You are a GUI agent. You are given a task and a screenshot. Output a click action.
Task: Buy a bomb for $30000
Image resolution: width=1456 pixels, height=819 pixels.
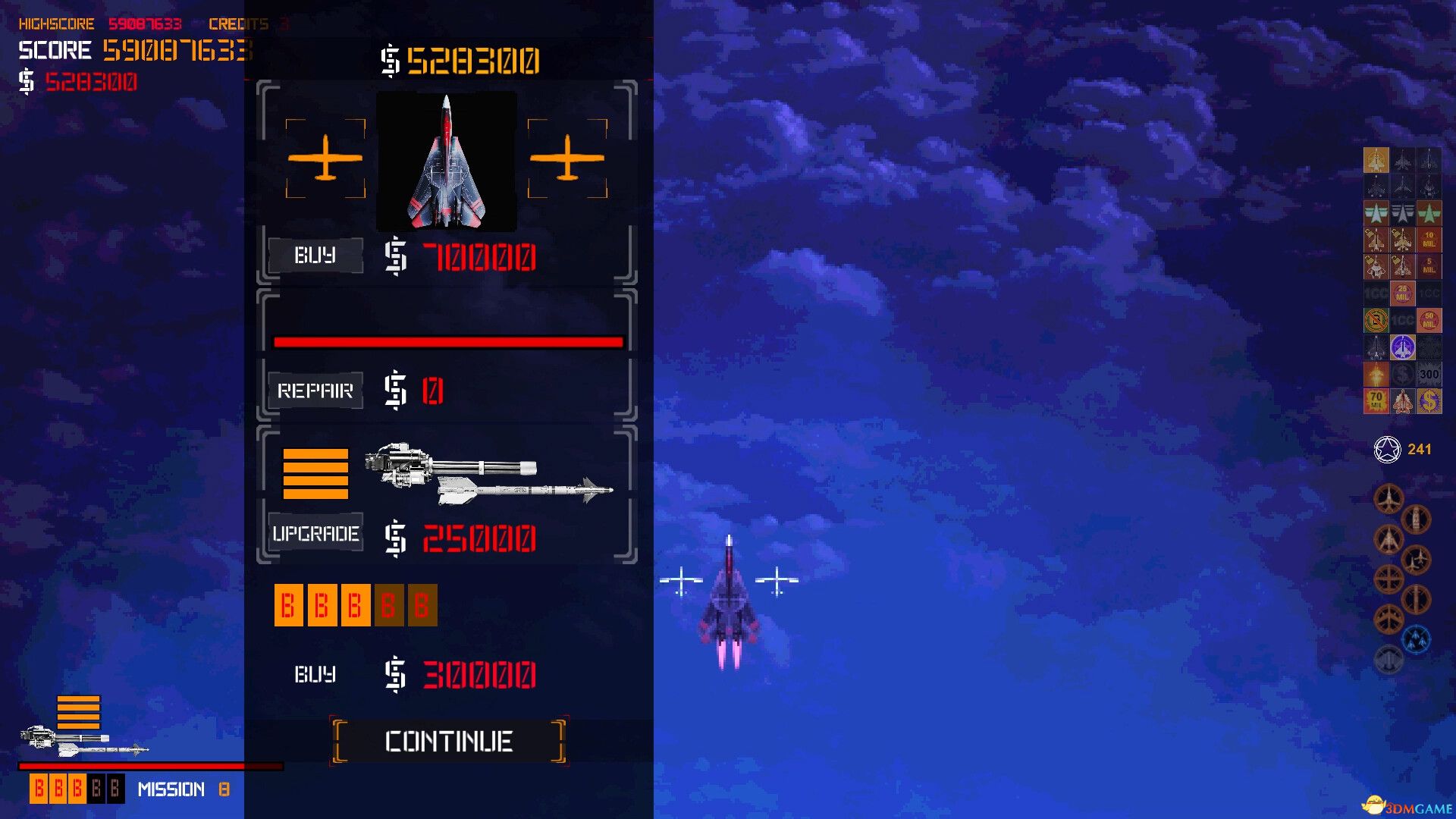pos(315,674)
